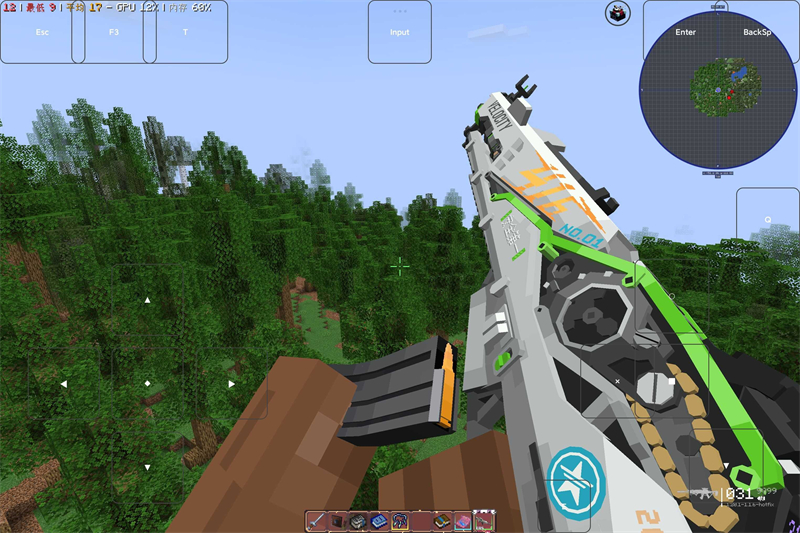800x533 pixels.
Task: Pick the pink item hotbar slot
Action: 463,521
